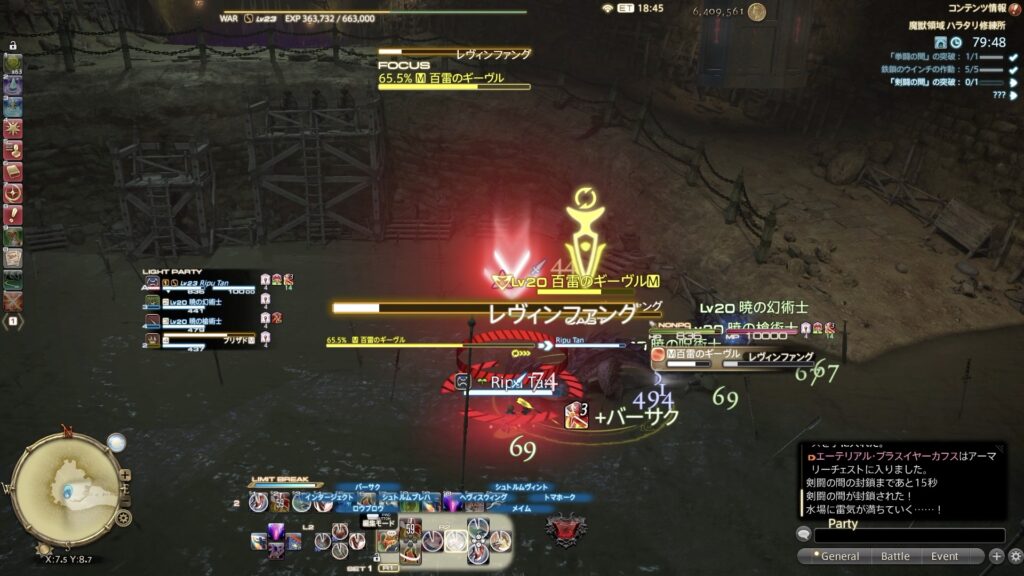Click the circular minimap

coord(65,490)
